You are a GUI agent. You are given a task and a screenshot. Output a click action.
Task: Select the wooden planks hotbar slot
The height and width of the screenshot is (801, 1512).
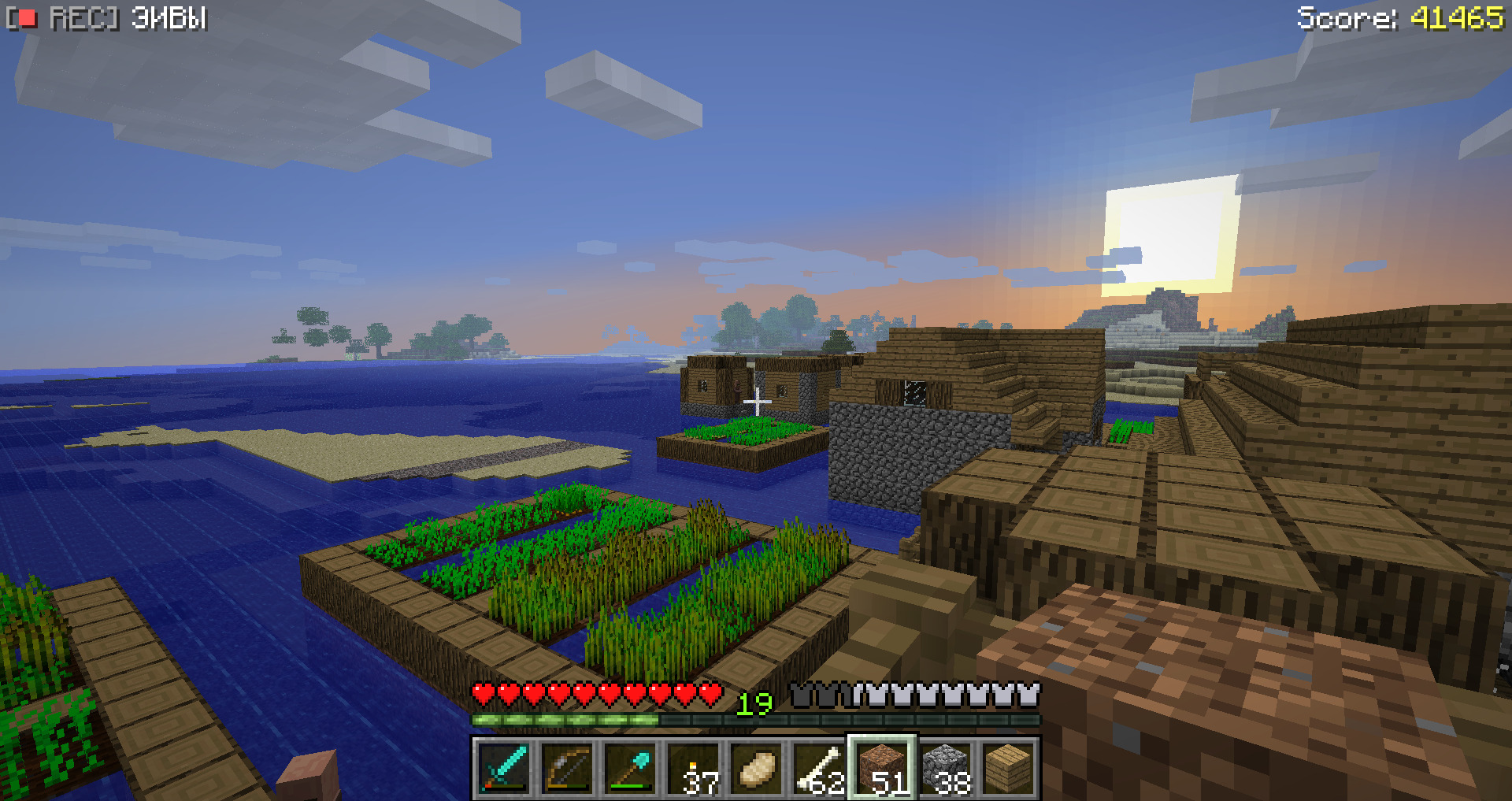(1008, 768)
